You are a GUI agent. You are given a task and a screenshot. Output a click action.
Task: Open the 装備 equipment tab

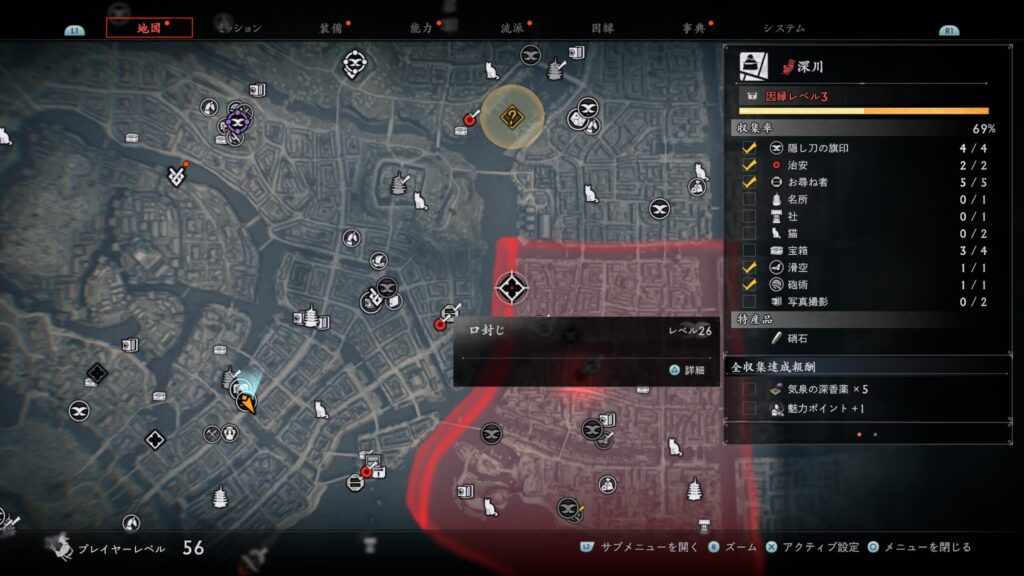(331, 29)
